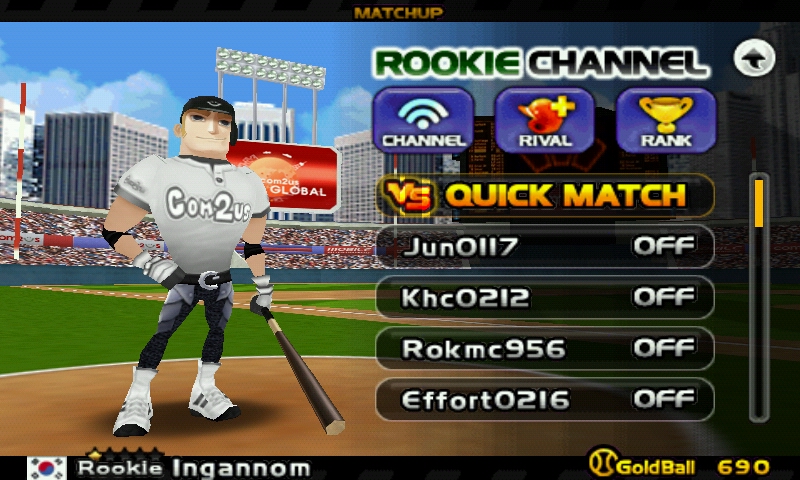This screenshot has width=800, height=480.
Task: Click the player list scrollbar
Action: pos(760,300)
